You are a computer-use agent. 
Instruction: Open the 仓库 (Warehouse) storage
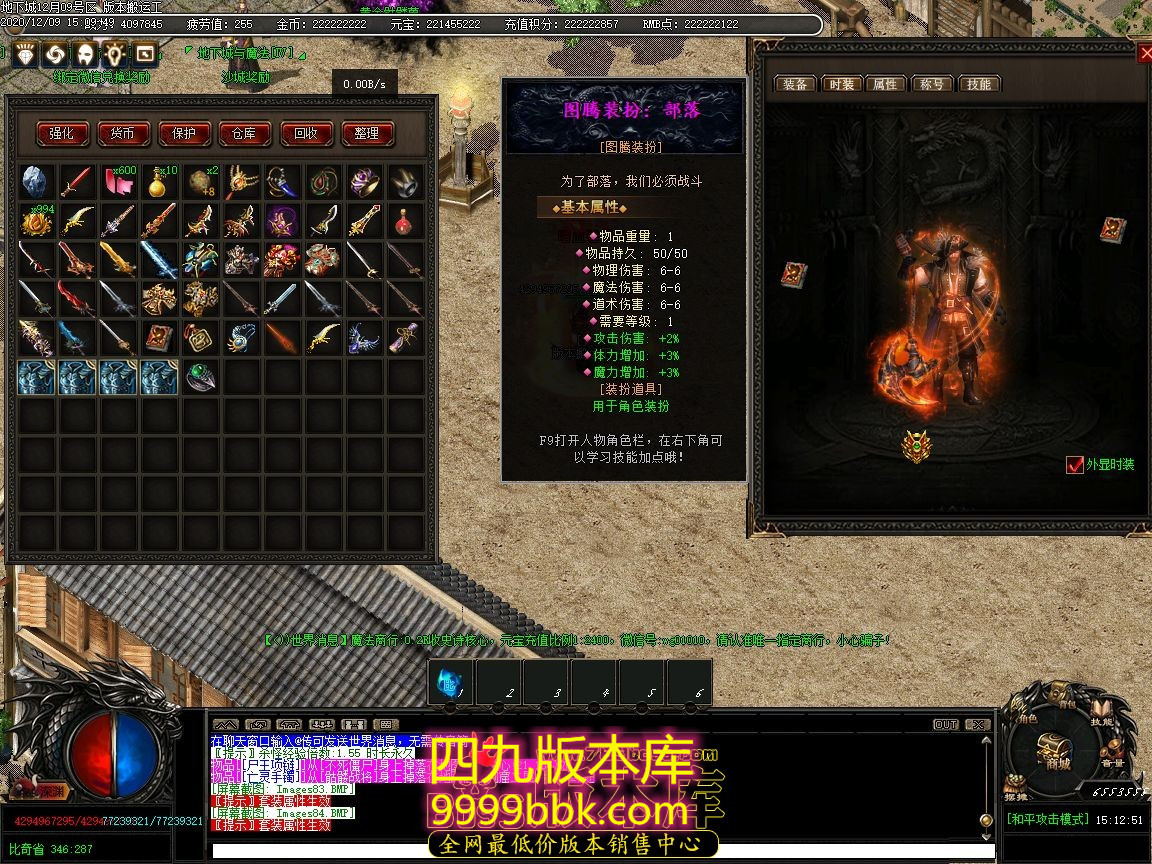pos(244,133)
